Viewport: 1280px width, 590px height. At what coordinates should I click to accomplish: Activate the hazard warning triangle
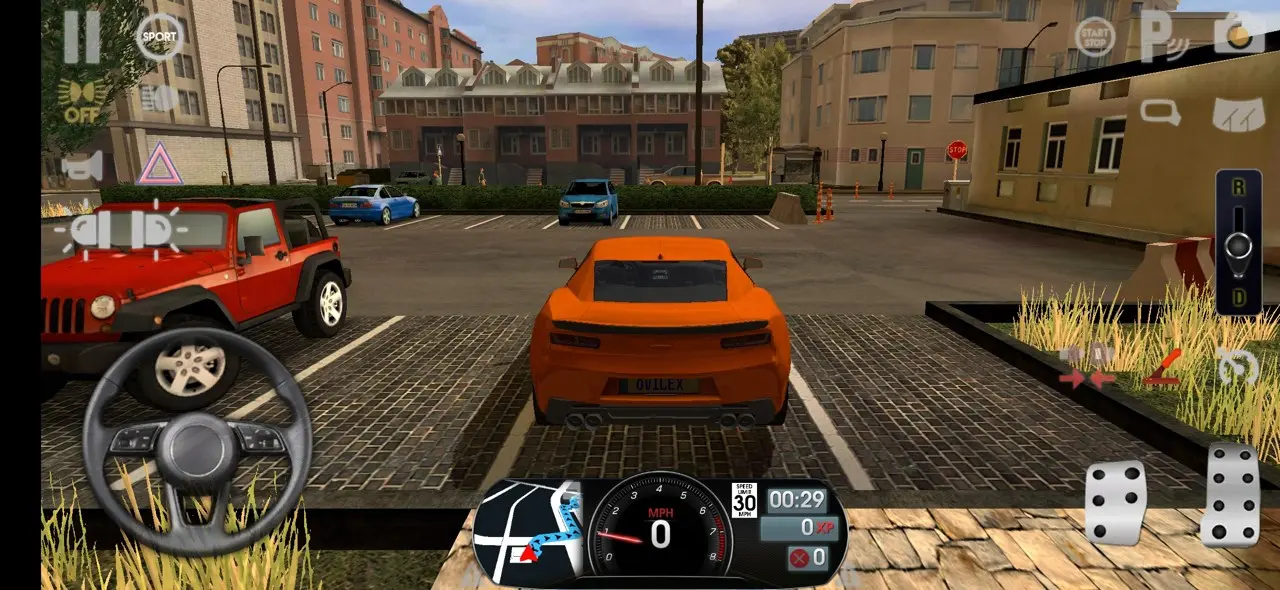(159, 165)
